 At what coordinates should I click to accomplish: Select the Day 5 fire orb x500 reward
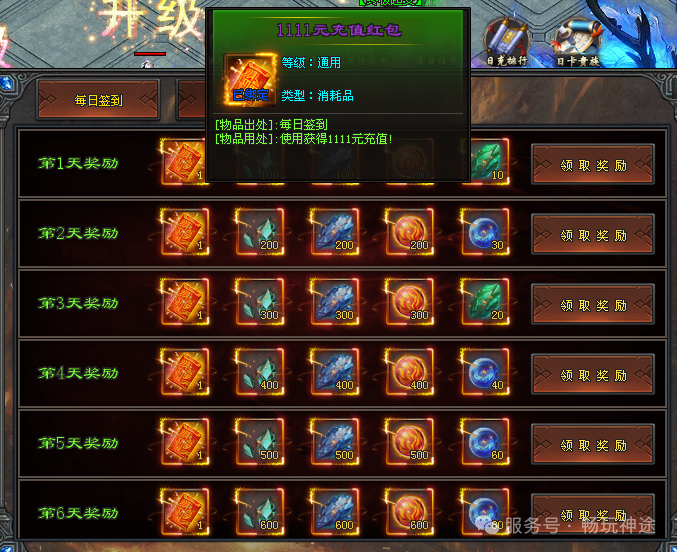409,441
